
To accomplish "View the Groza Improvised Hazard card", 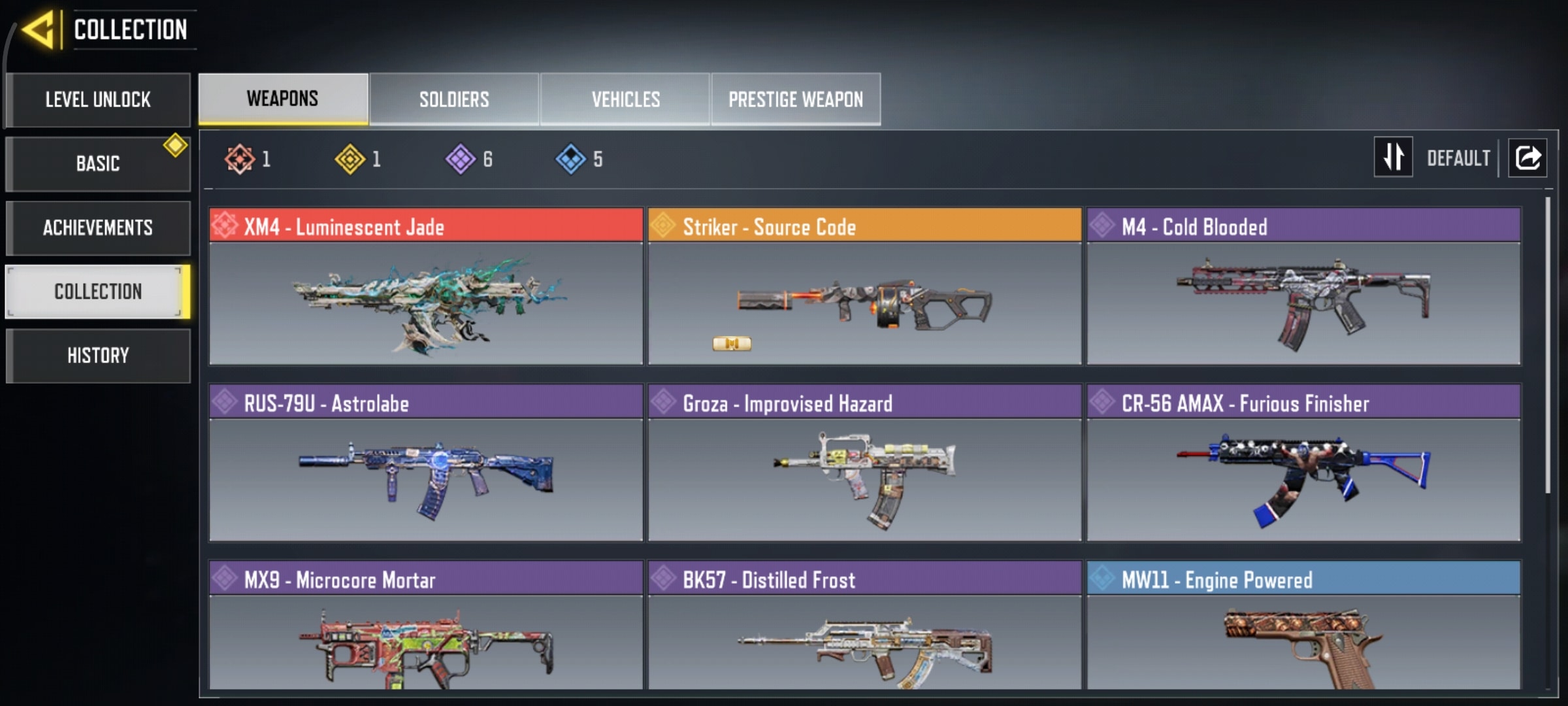I will click(x=864, y=464).
